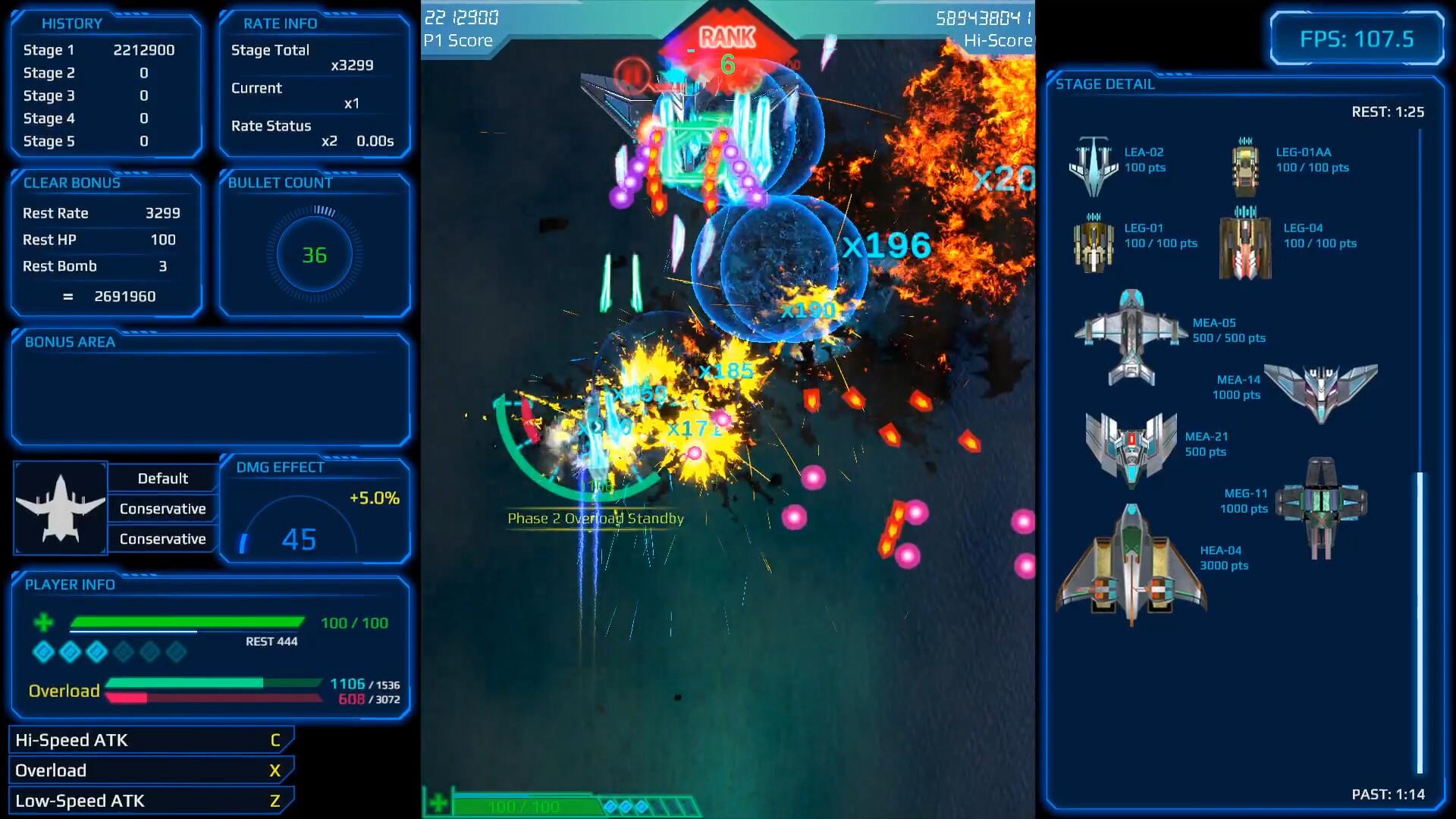The image size is (1456, 819).
Task: Select the Default ship setting row
Action: 163,479
